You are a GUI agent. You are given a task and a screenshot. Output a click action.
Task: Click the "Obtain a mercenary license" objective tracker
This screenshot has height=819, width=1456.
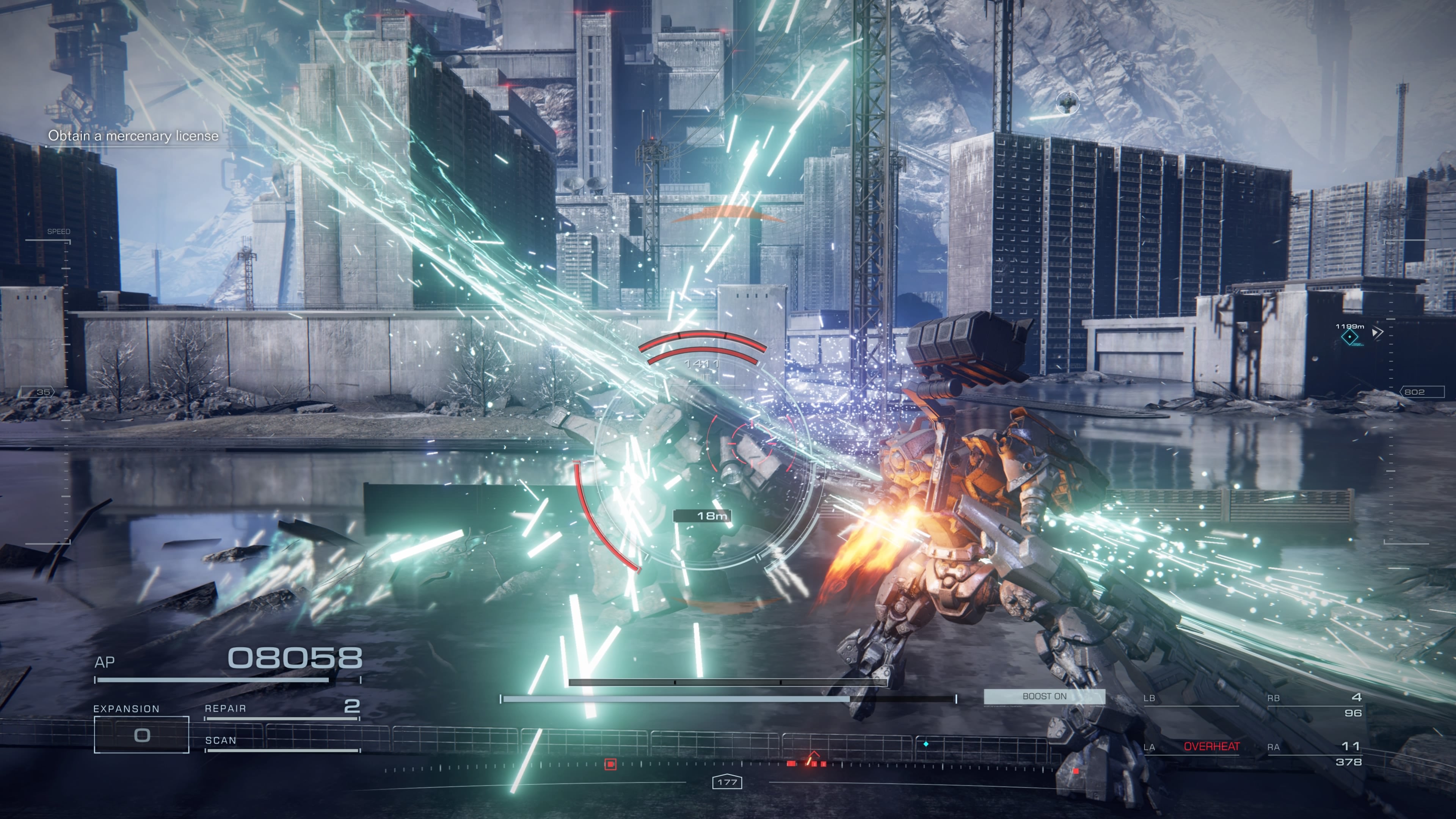pyautogui.click(x=133, y=136)
